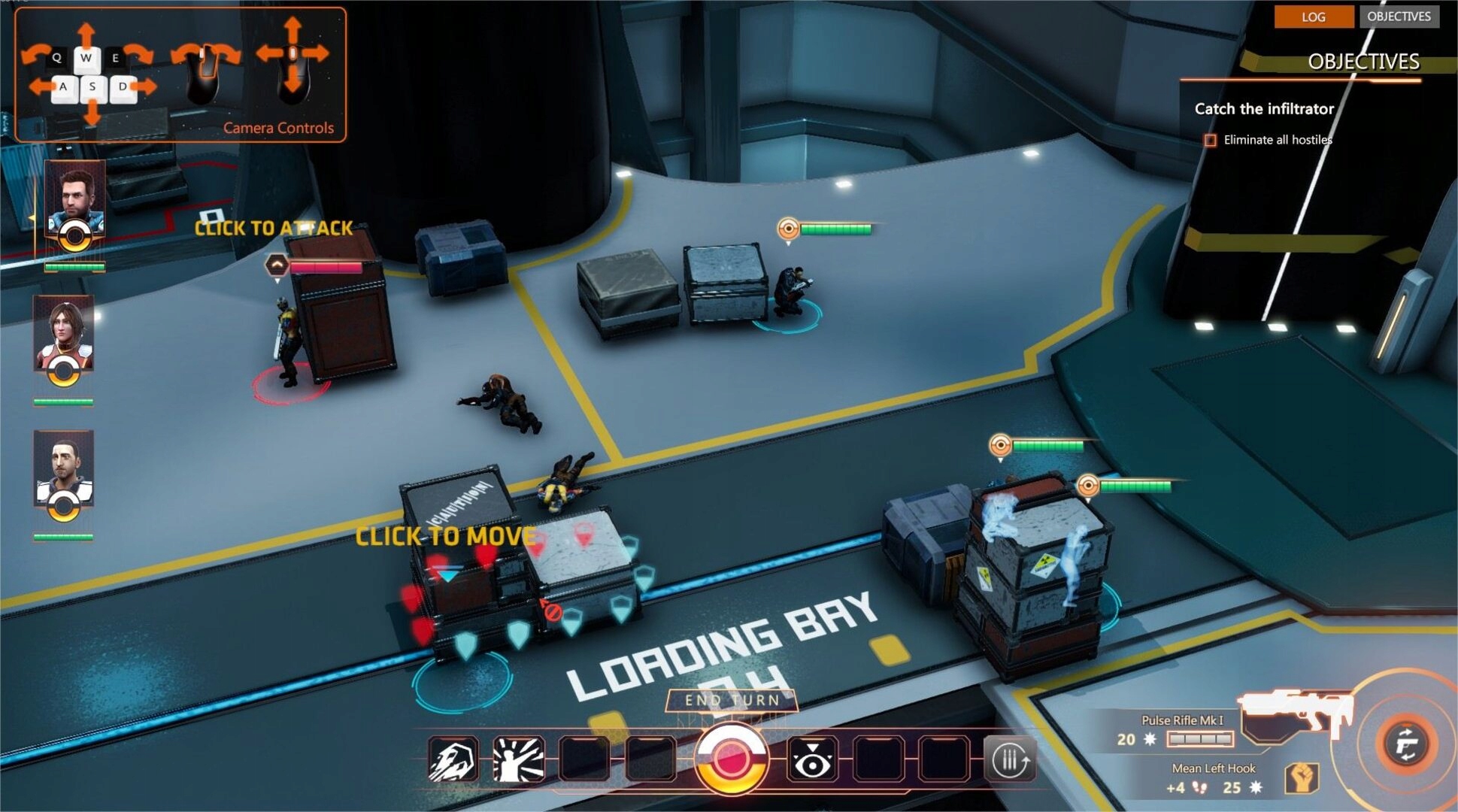The image size is (1458, 812).
Task: Swap weapons using the pistol swap button
Action: click(x=1406, y=744)
